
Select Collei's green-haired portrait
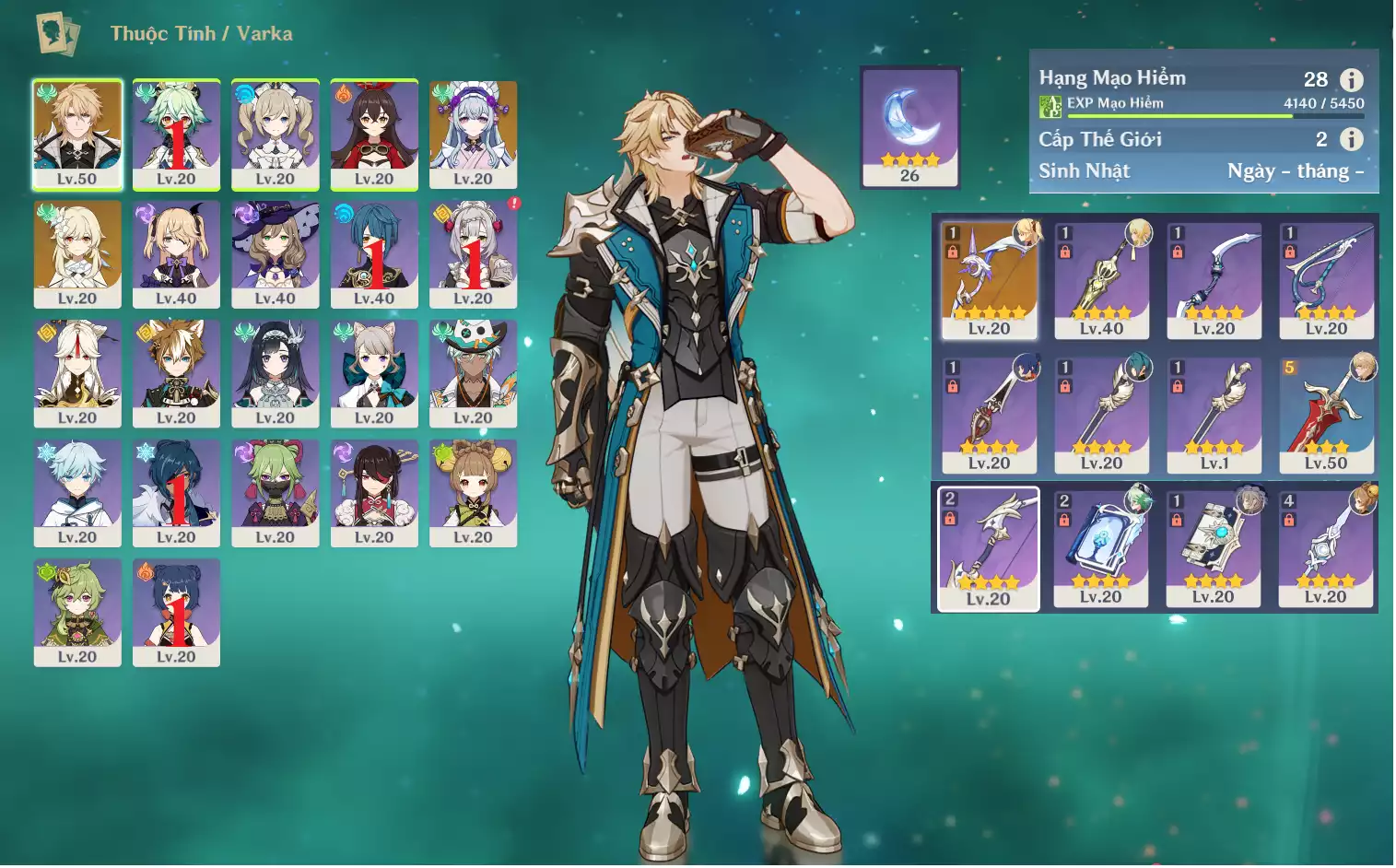(x=77, y=612)
